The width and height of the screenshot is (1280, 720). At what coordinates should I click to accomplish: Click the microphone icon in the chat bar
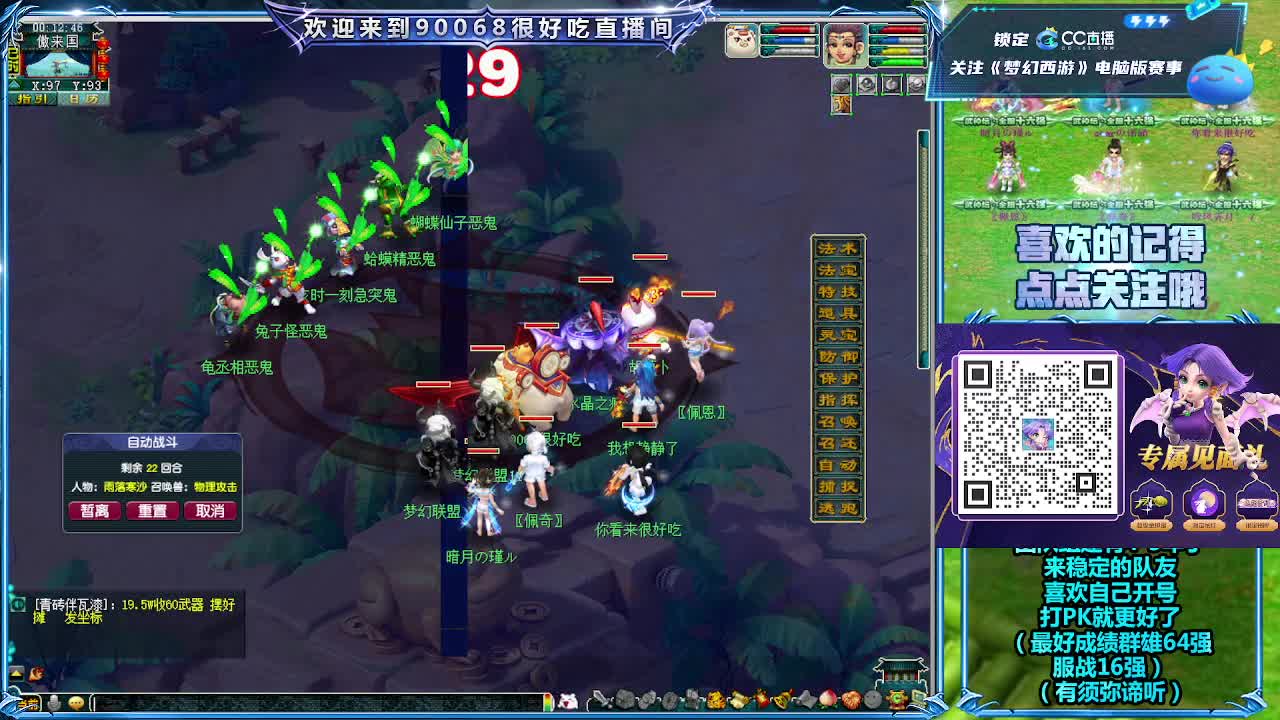tap(54, 701)
